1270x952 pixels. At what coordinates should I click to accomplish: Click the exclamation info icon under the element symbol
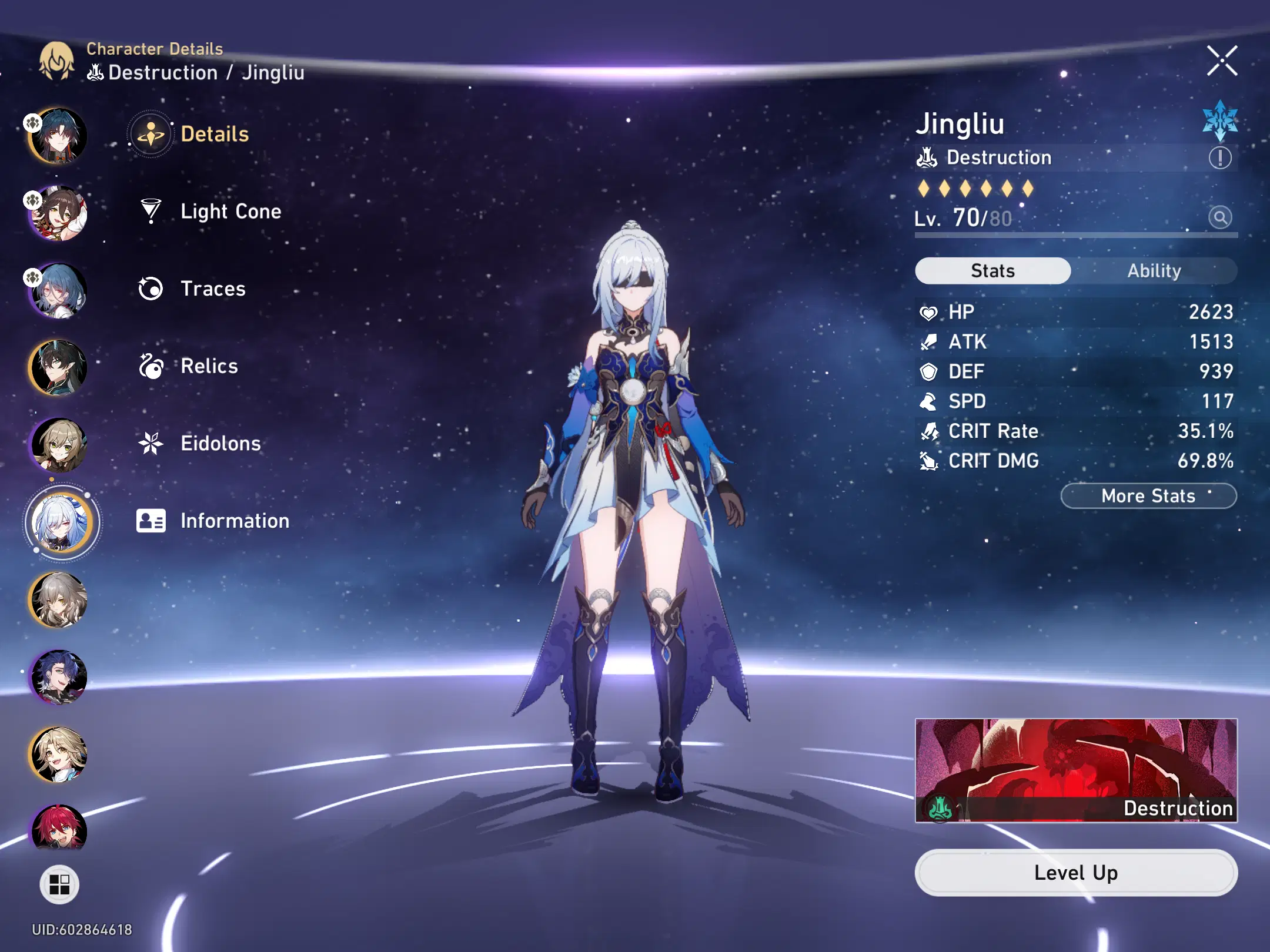1220,157
